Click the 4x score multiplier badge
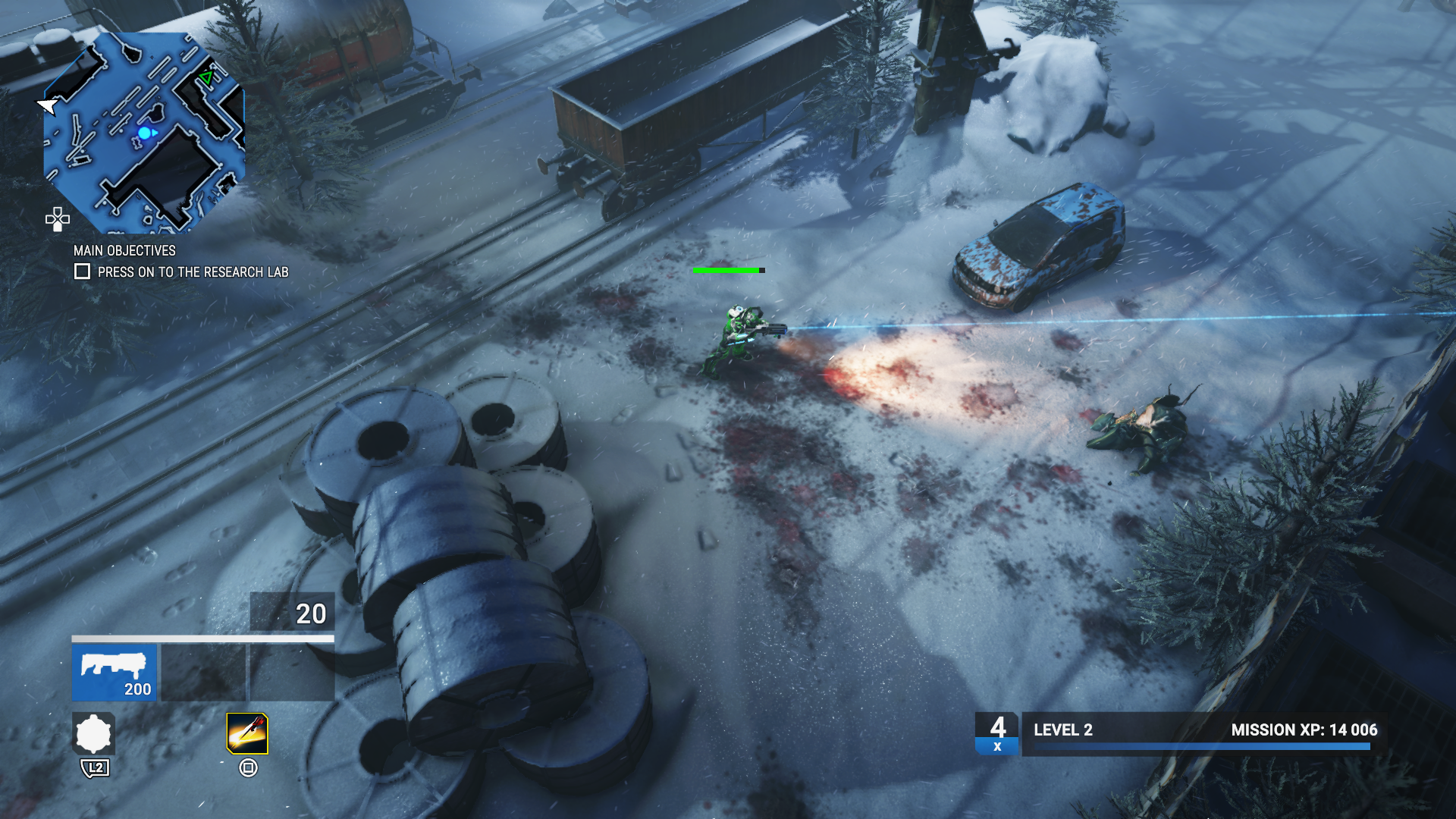Image resolution: width=1456 pixels, height=819 pixels. 997,733
